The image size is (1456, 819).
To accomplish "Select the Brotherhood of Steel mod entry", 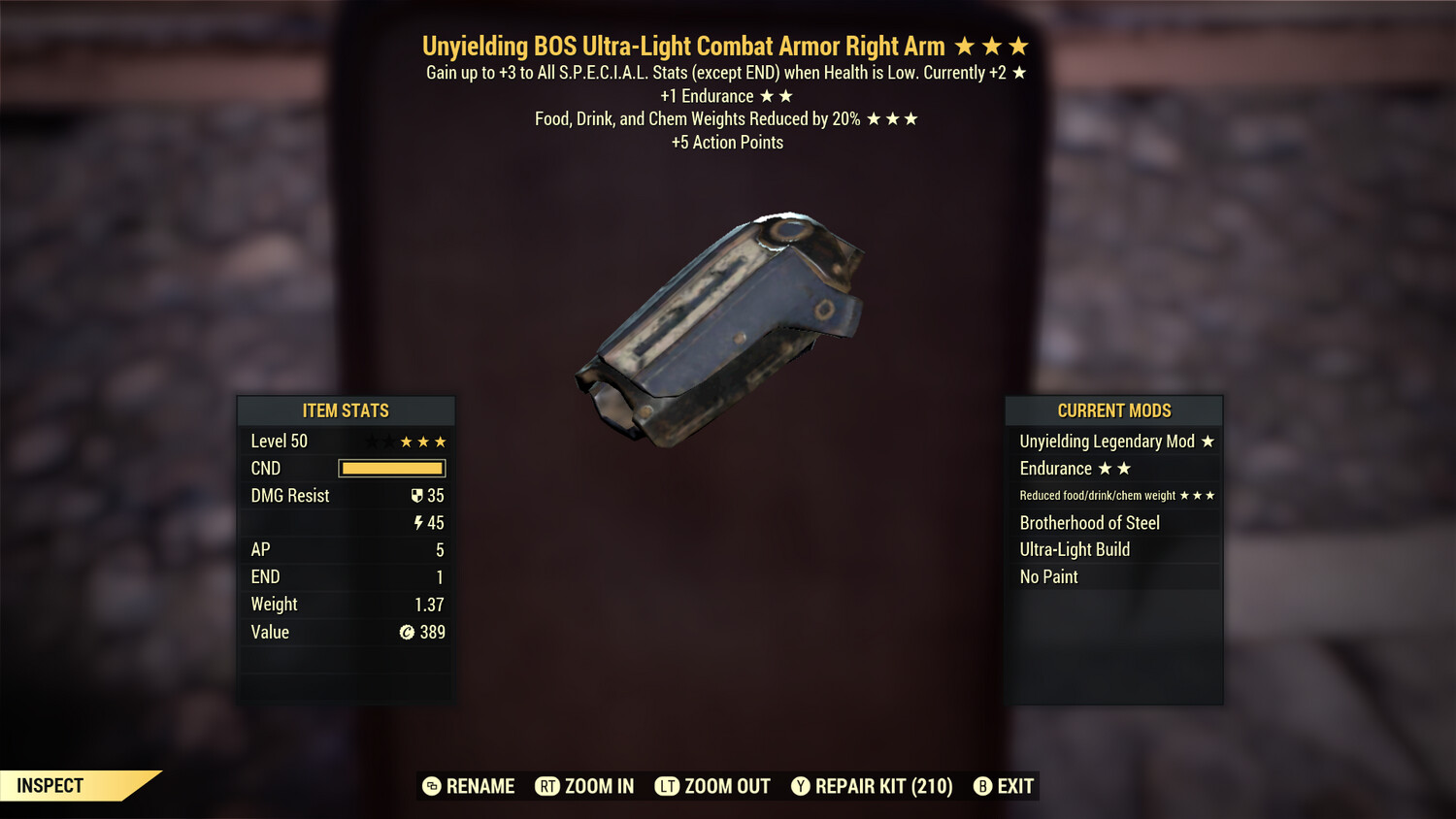I will pyautogui.click(x=1088, y=522).
